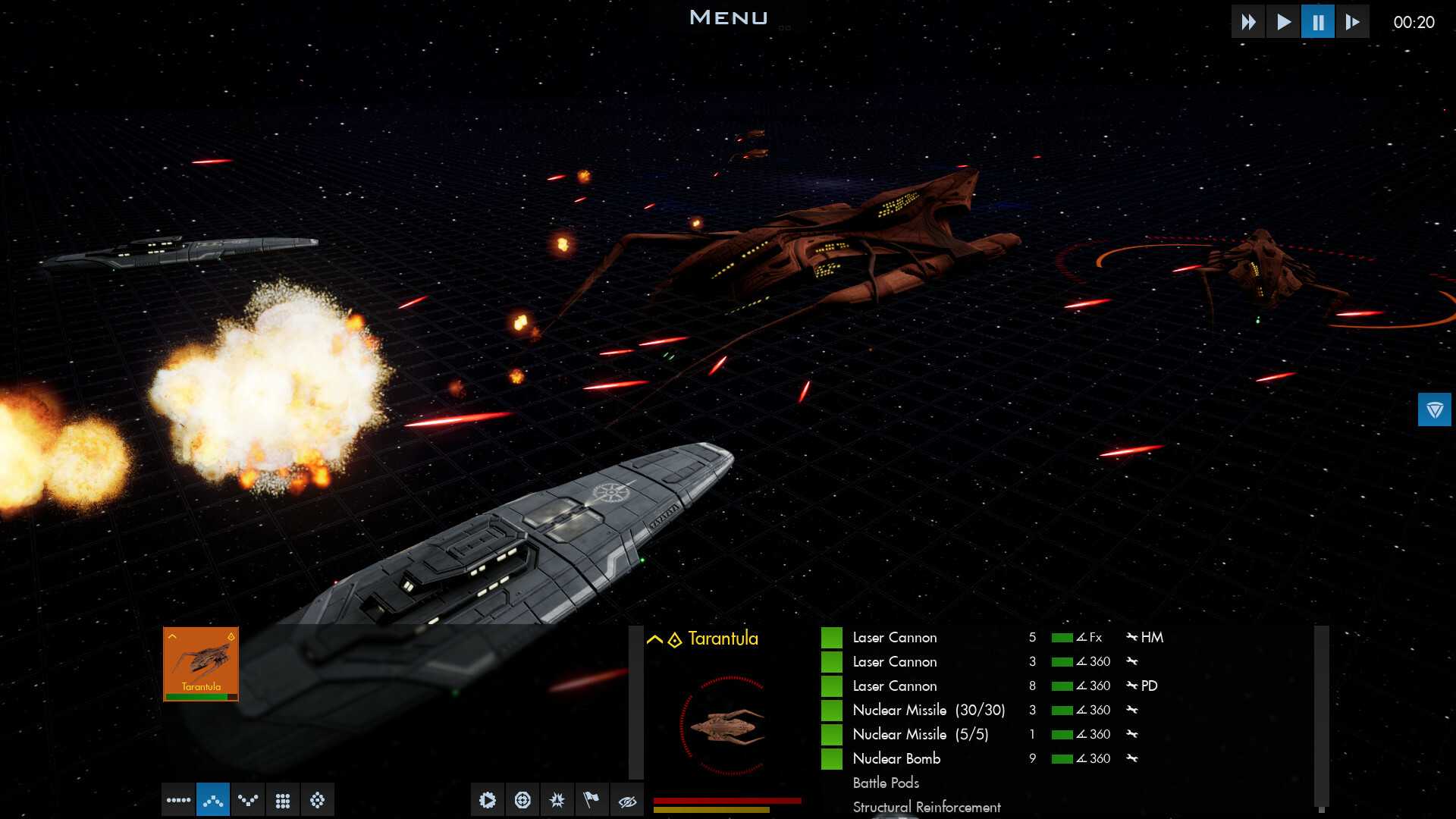Click the targeting reticle order icon

click(523, 800)
